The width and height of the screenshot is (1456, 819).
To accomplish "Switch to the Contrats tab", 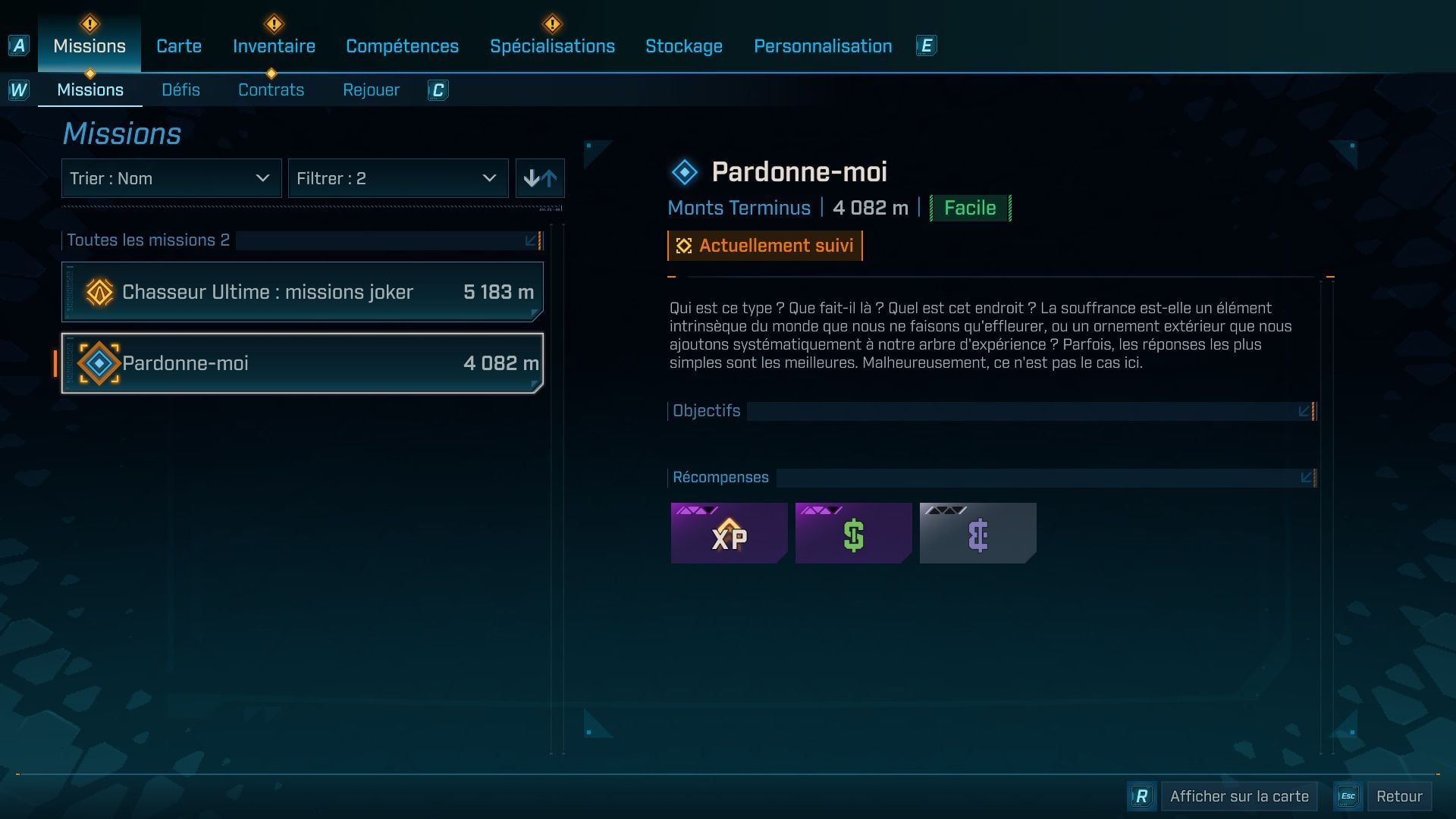I will [x=271, y=89].
